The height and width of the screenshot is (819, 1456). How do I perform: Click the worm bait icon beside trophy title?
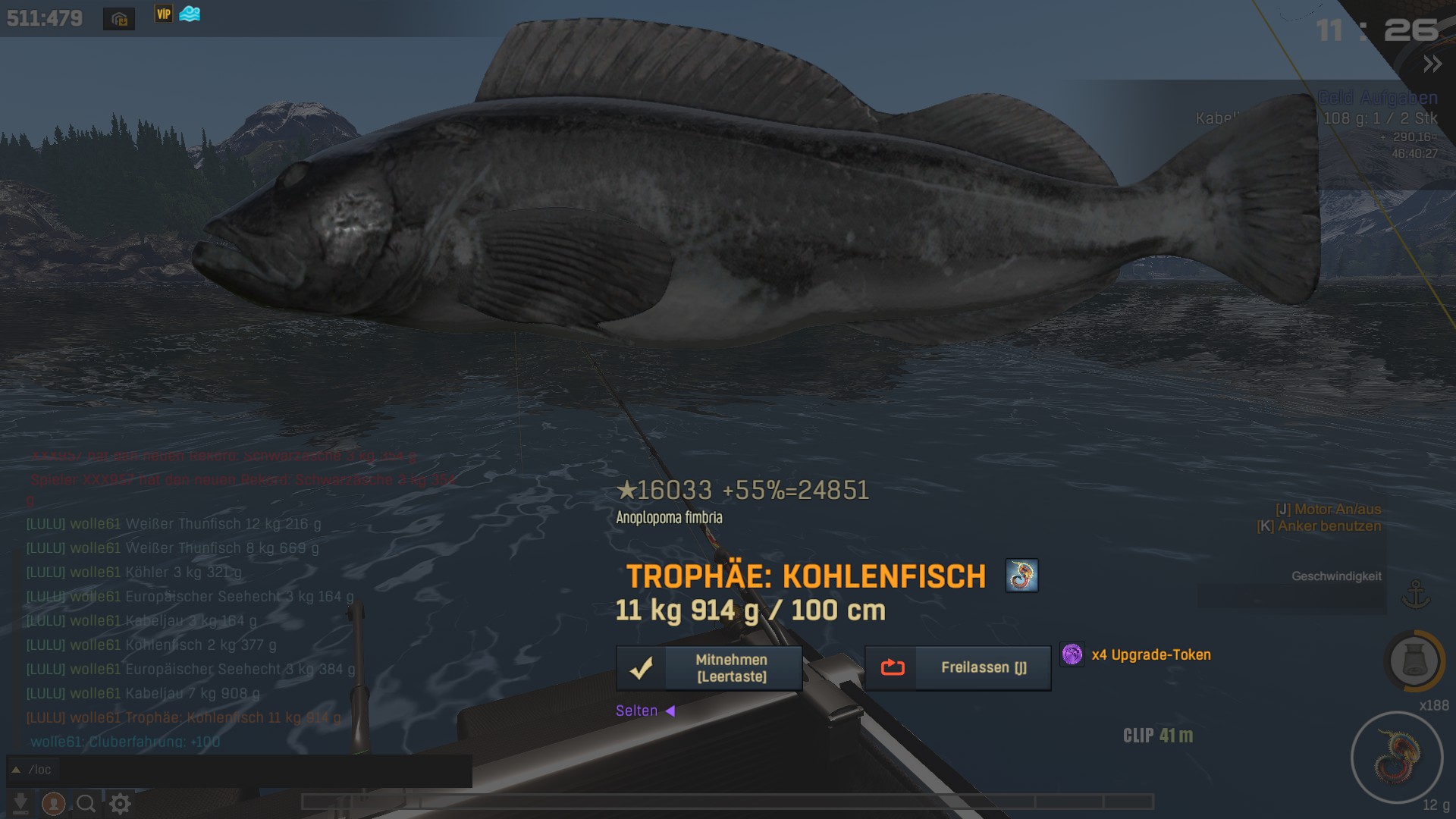coord(1021,576)
